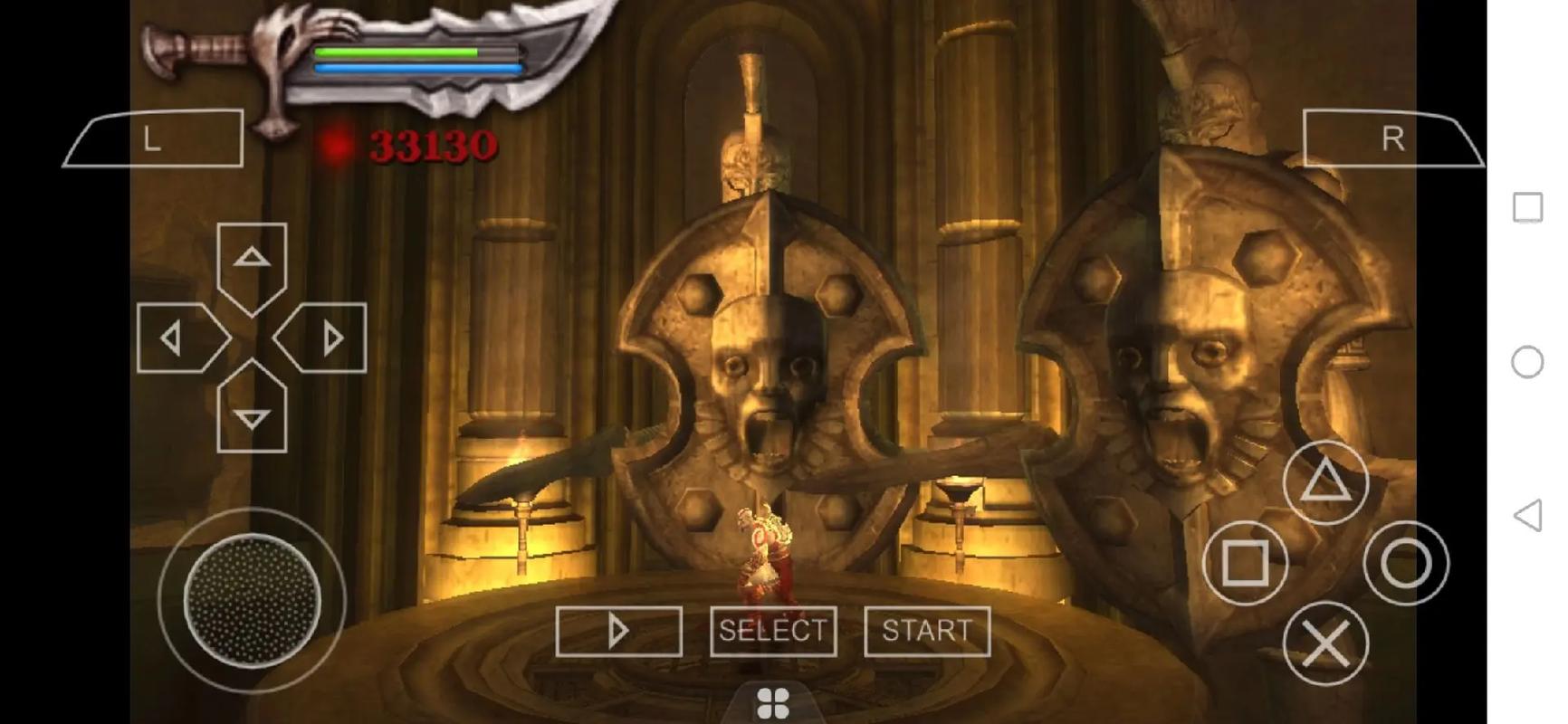Go to Android home circle button

pos(1528,362)
